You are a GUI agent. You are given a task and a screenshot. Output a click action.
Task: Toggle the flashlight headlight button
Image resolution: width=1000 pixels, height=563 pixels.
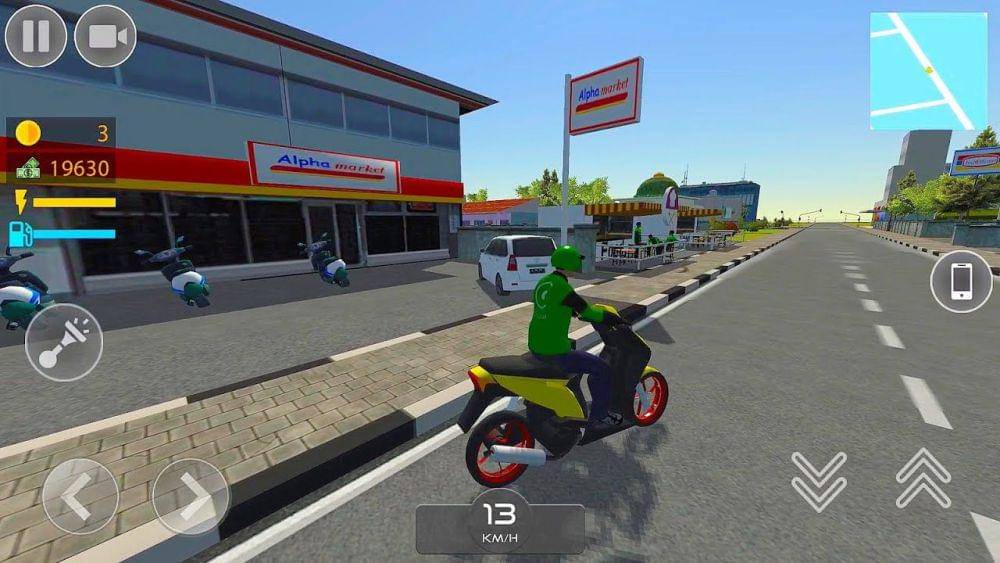point(64,342)
